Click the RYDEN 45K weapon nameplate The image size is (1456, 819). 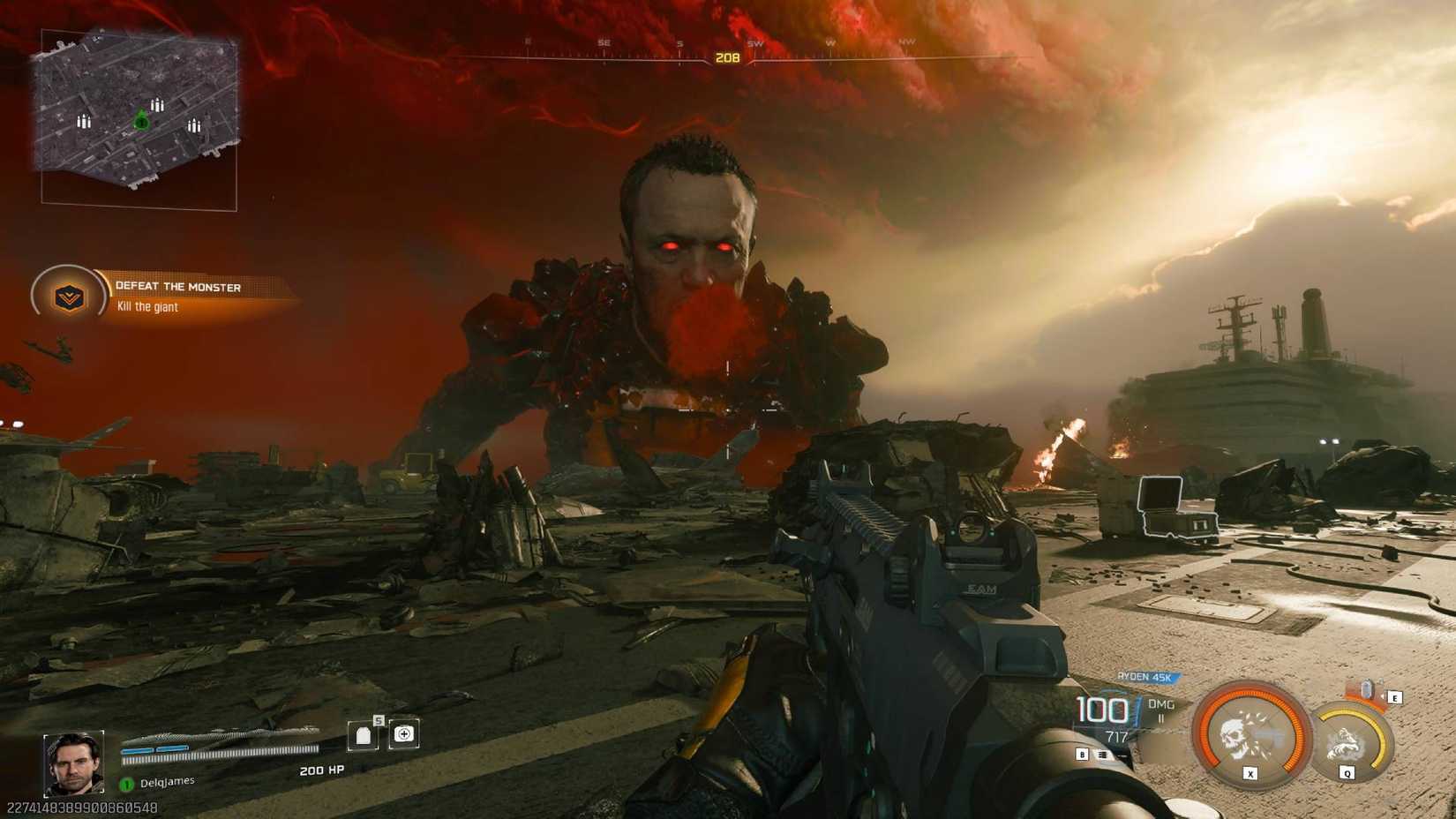click(x=1145, y=677)
